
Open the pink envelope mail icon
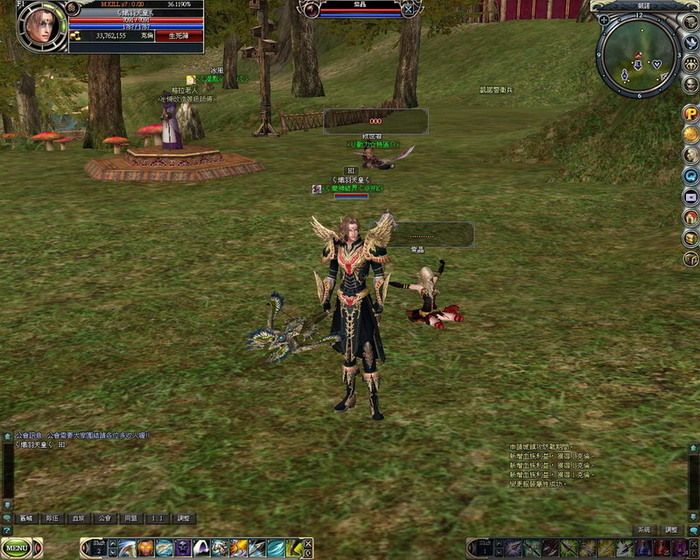690,196
